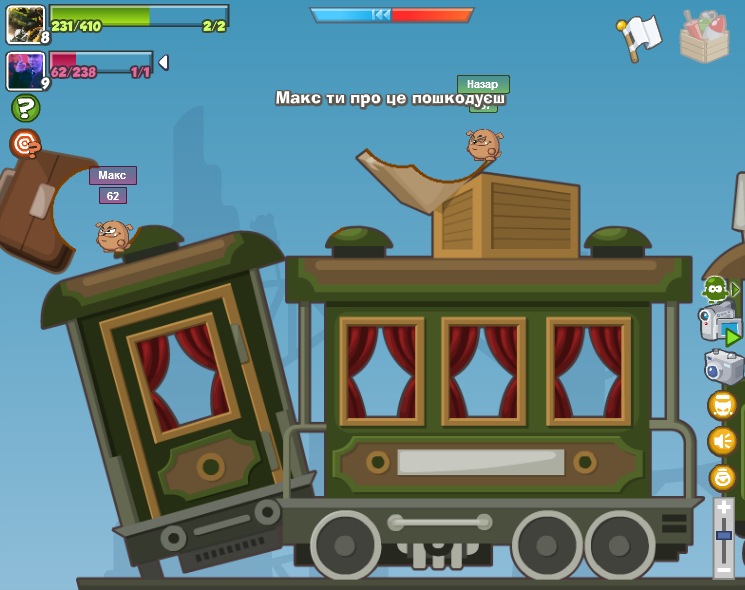Click the white arrow beside the pink health bar
745x590 pixels.
coord(163,63)
